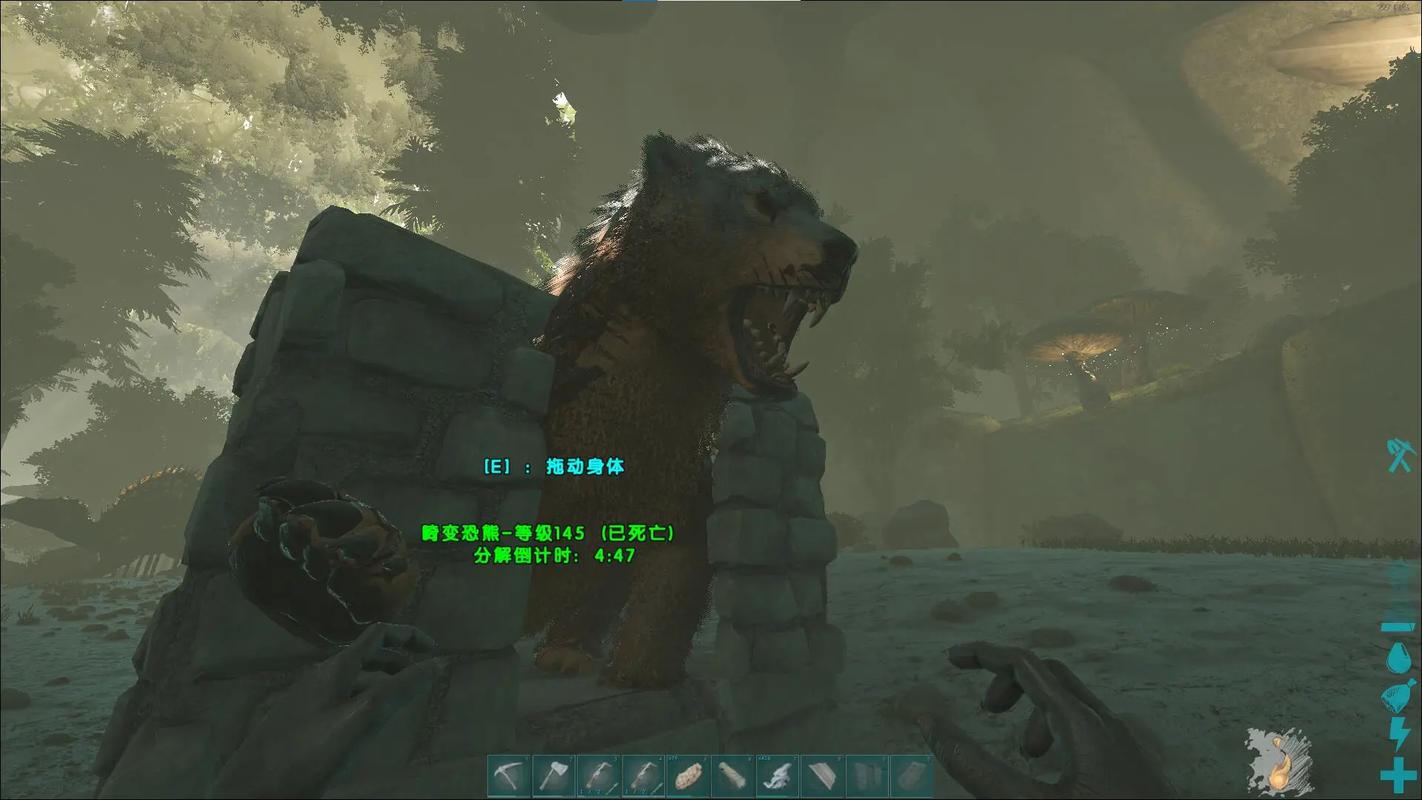
Task: Click the crossed hammer and pick icon
Action: [x=1398, y=455]
